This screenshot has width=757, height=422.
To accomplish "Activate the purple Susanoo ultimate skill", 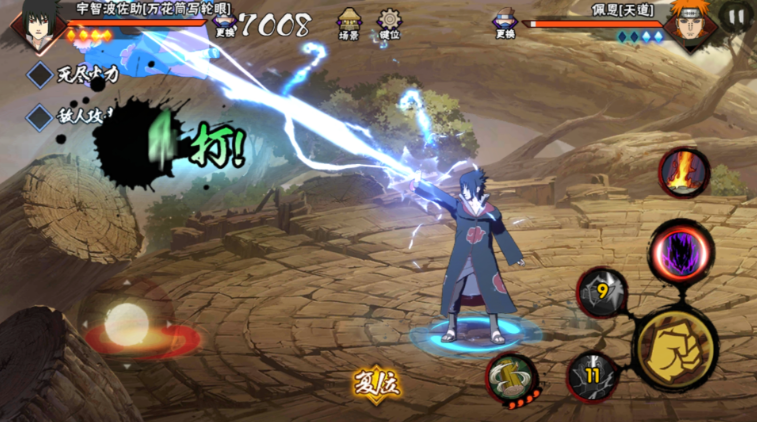I will (680, 252).
